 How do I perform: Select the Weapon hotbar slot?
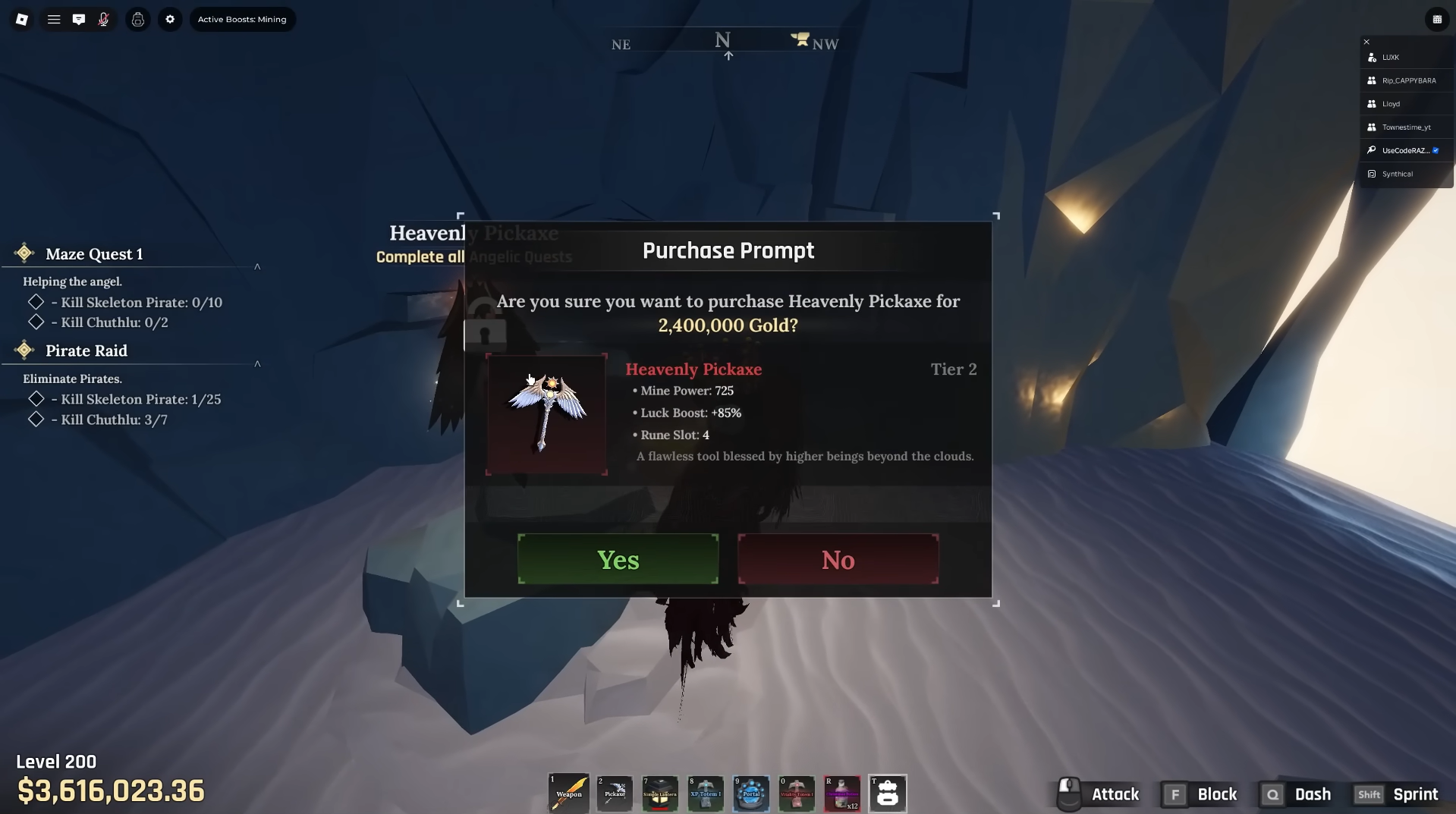(568, 793)
